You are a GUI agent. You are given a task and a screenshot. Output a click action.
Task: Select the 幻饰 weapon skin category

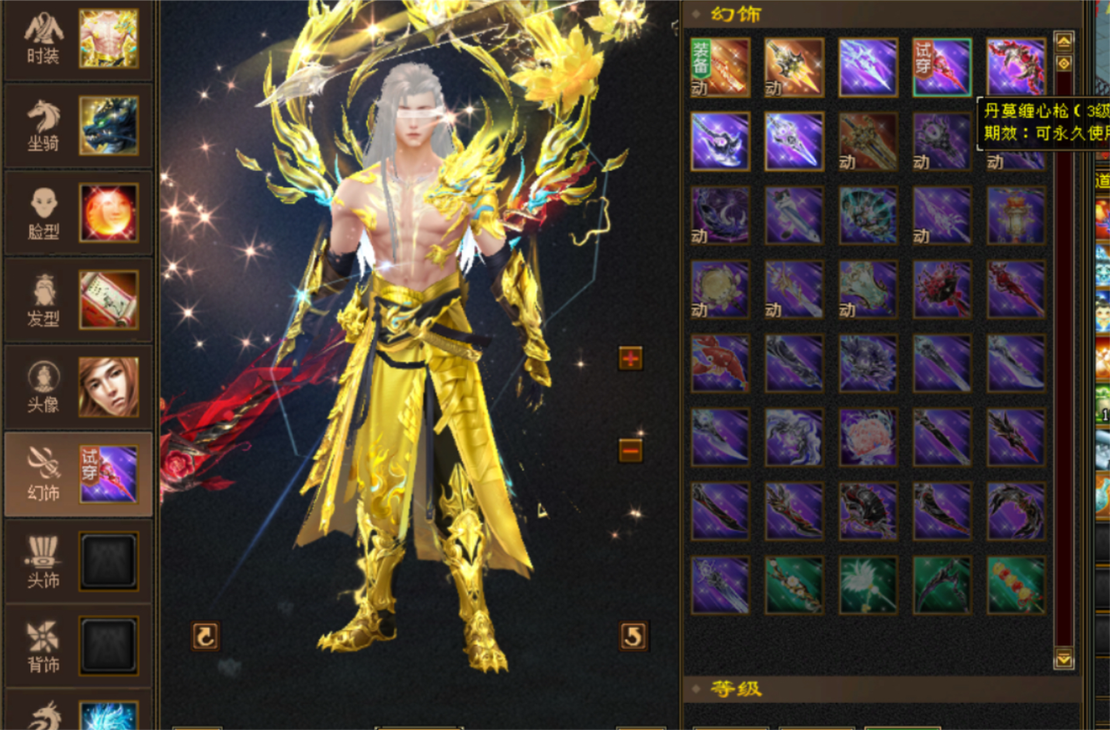[78, 474]
